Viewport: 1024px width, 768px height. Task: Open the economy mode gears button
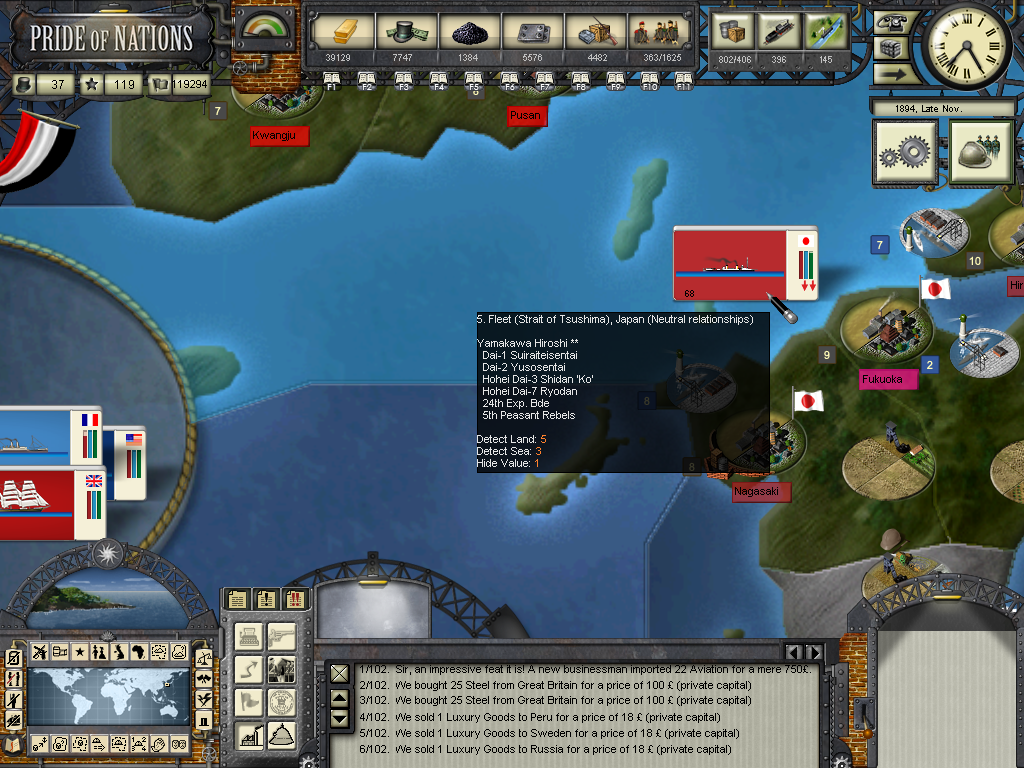[x=905, y=153]
